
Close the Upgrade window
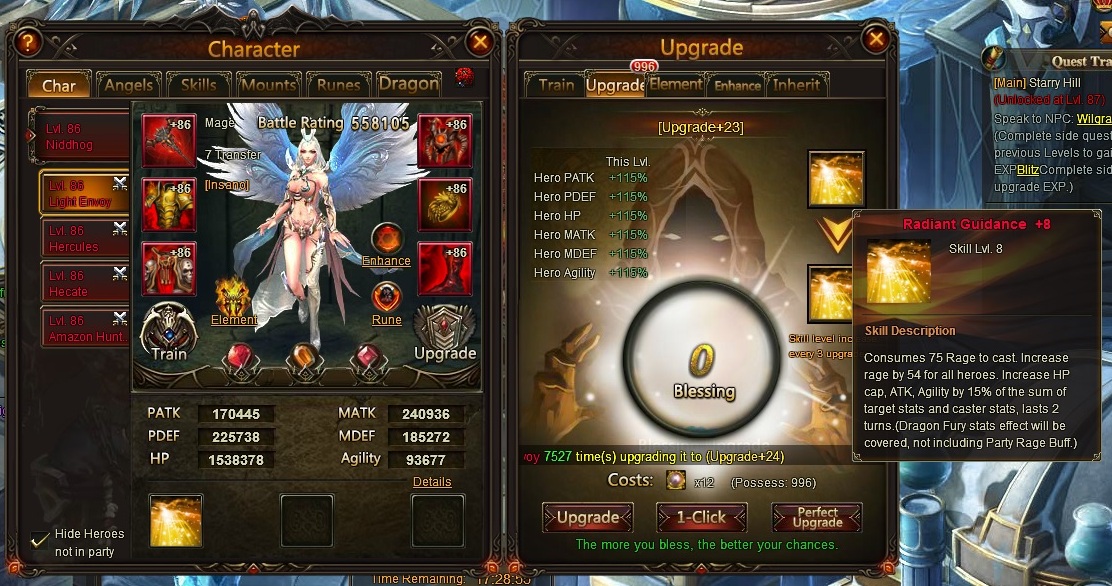pyautogui.click(x=876, y=39)
